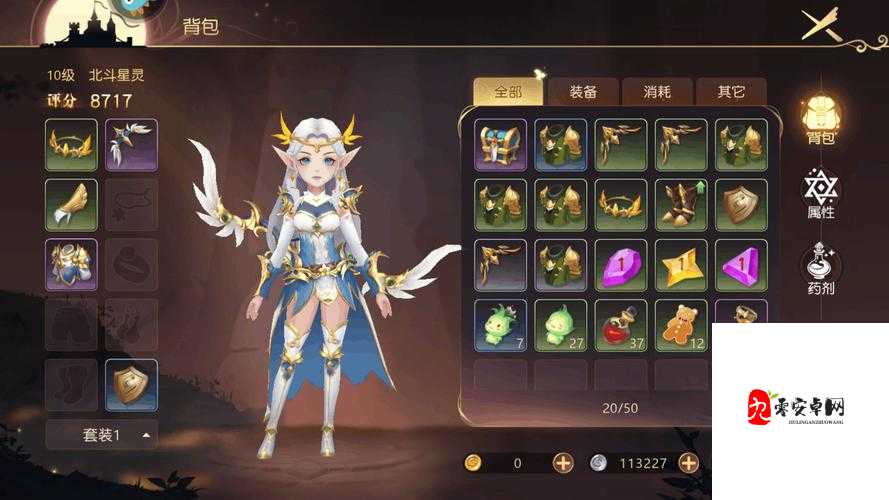This screenshot has width=889, height=500.
Task: Select the 背包 side button
Action: (x=822, y=118)
